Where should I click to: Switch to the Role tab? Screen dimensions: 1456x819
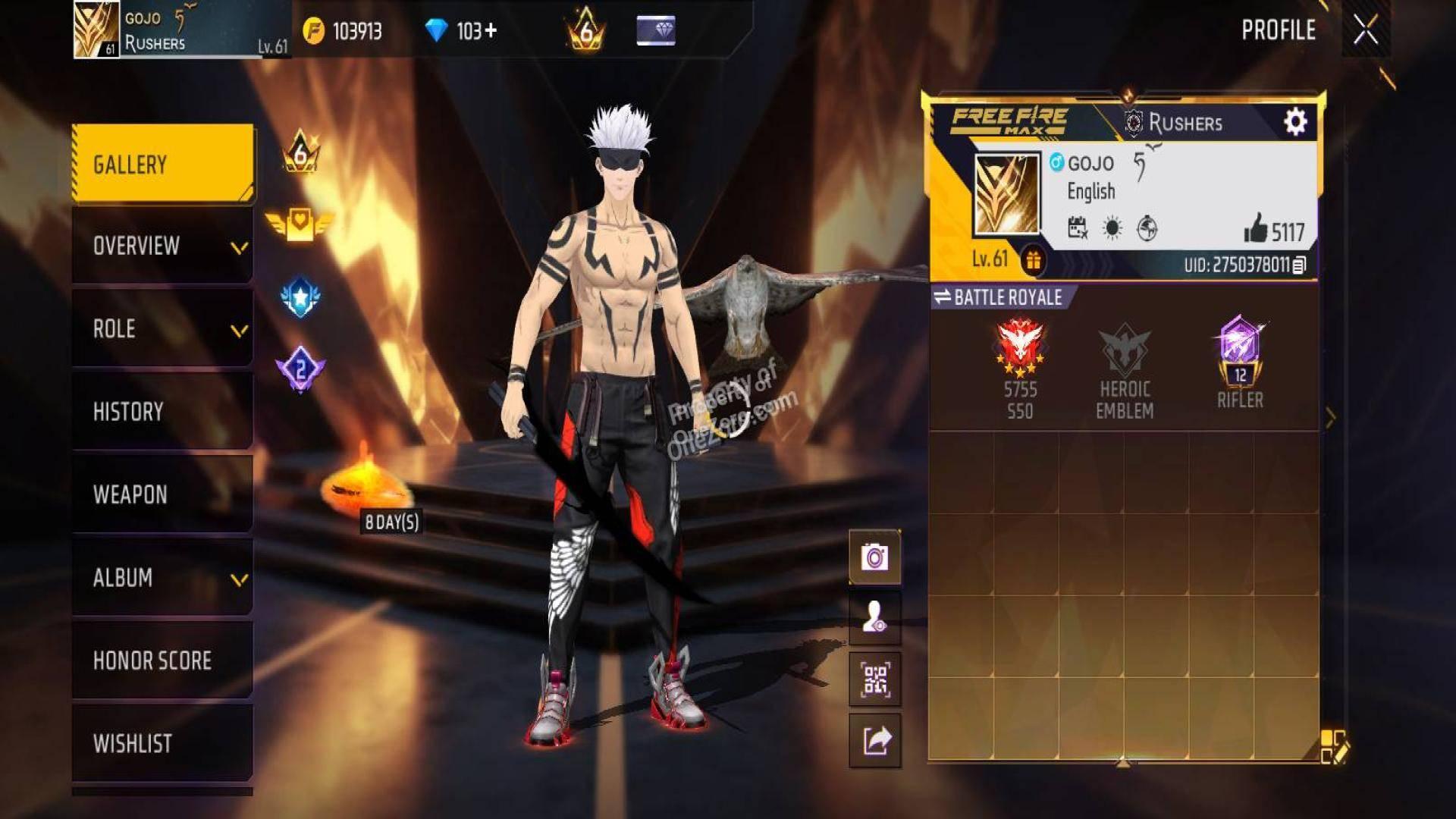click(x=162, y=328)
